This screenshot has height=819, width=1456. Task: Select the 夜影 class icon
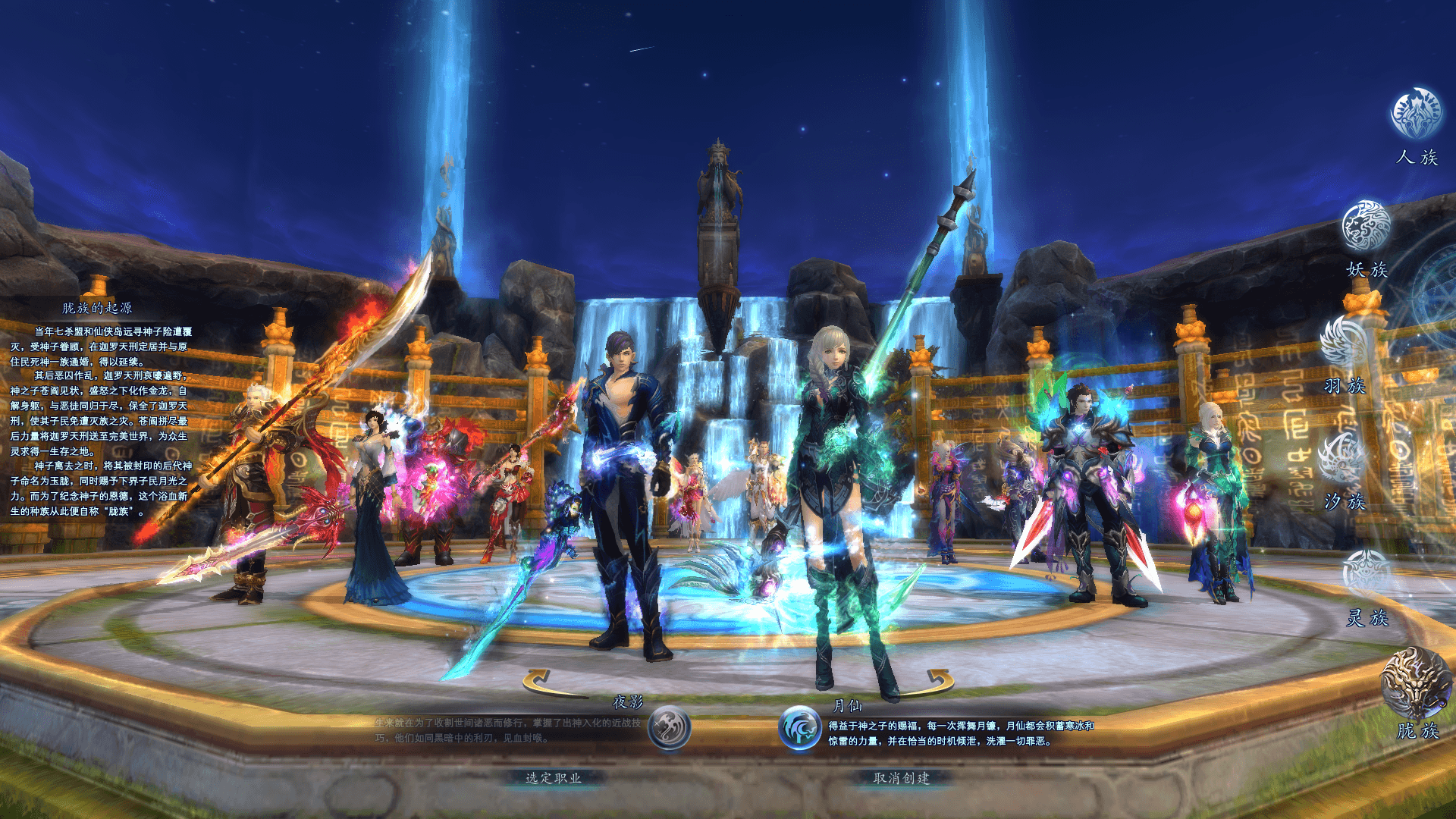click(669, 728)
